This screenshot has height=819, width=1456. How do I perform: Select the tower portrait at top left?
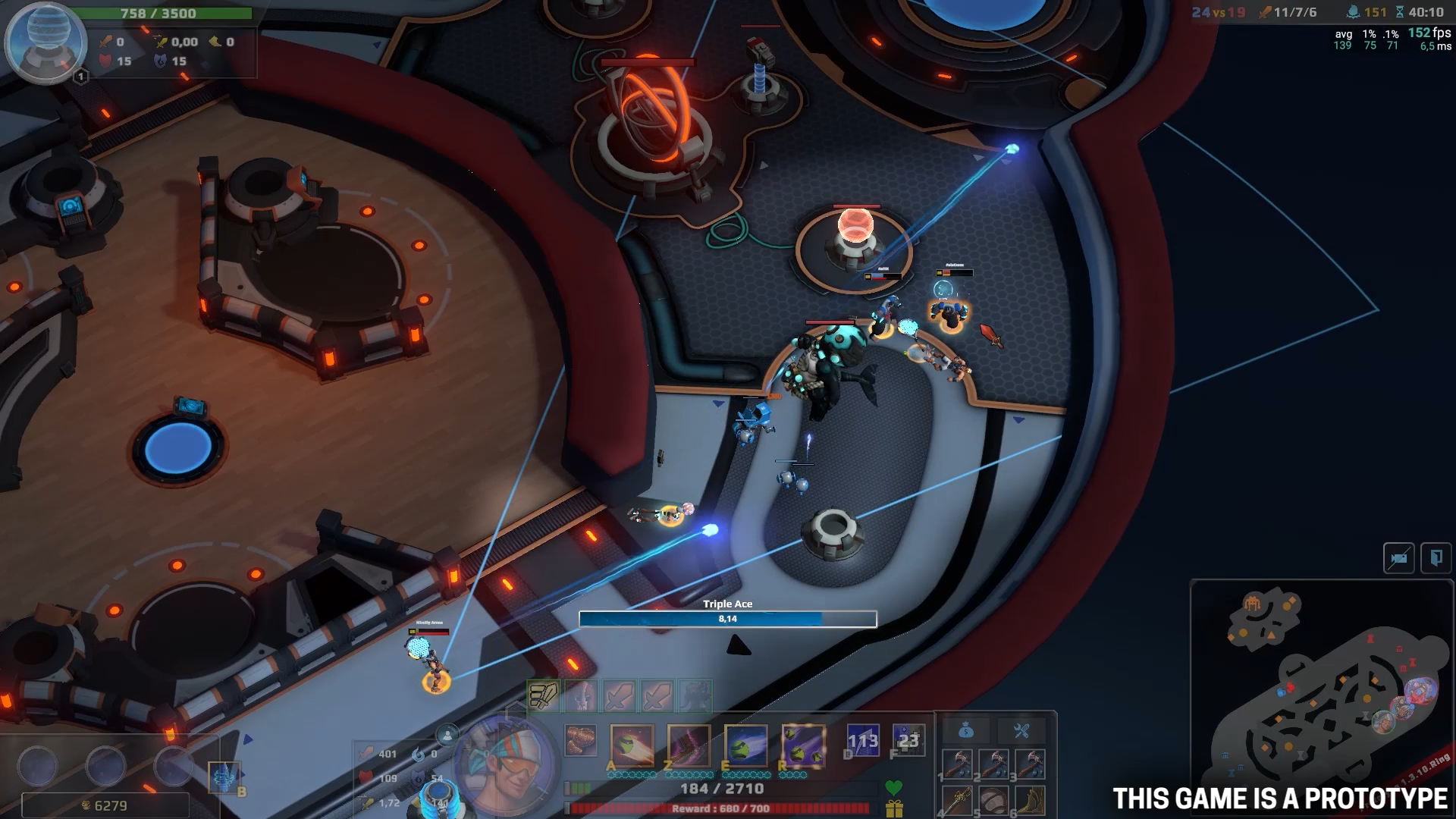45,42
